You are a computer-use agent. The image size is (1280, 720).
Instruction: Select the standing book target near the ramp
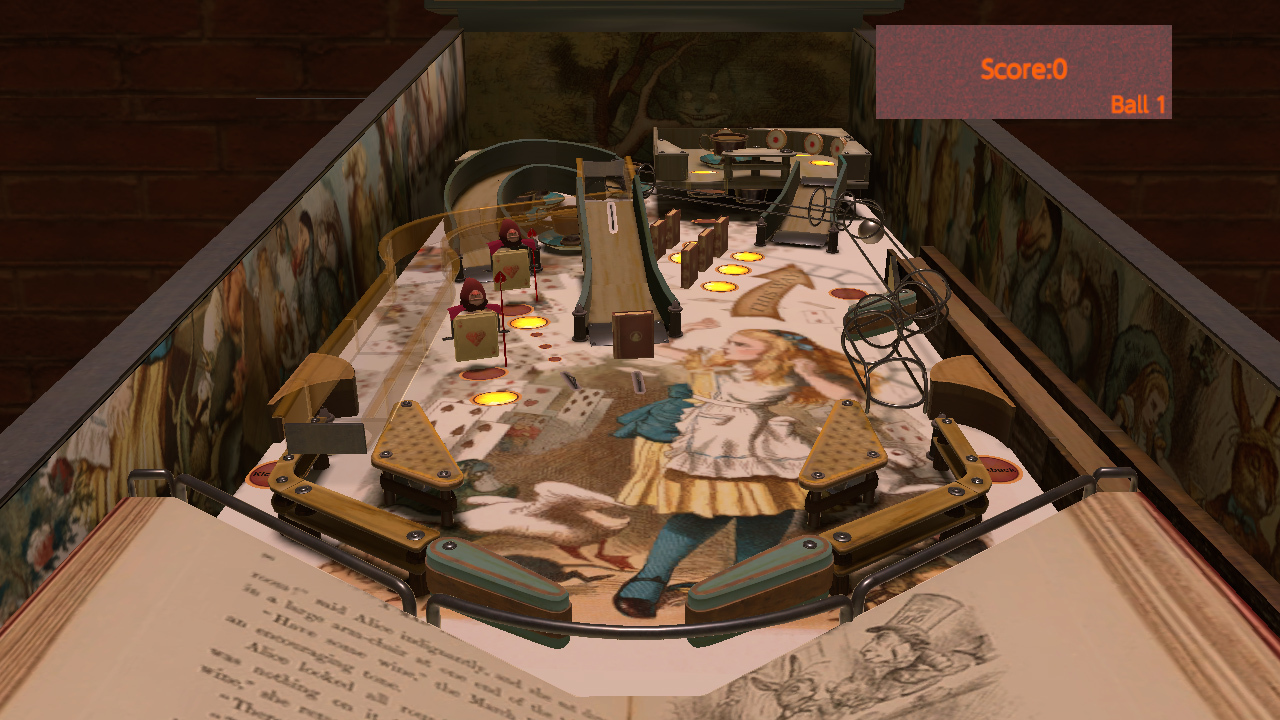634,334
